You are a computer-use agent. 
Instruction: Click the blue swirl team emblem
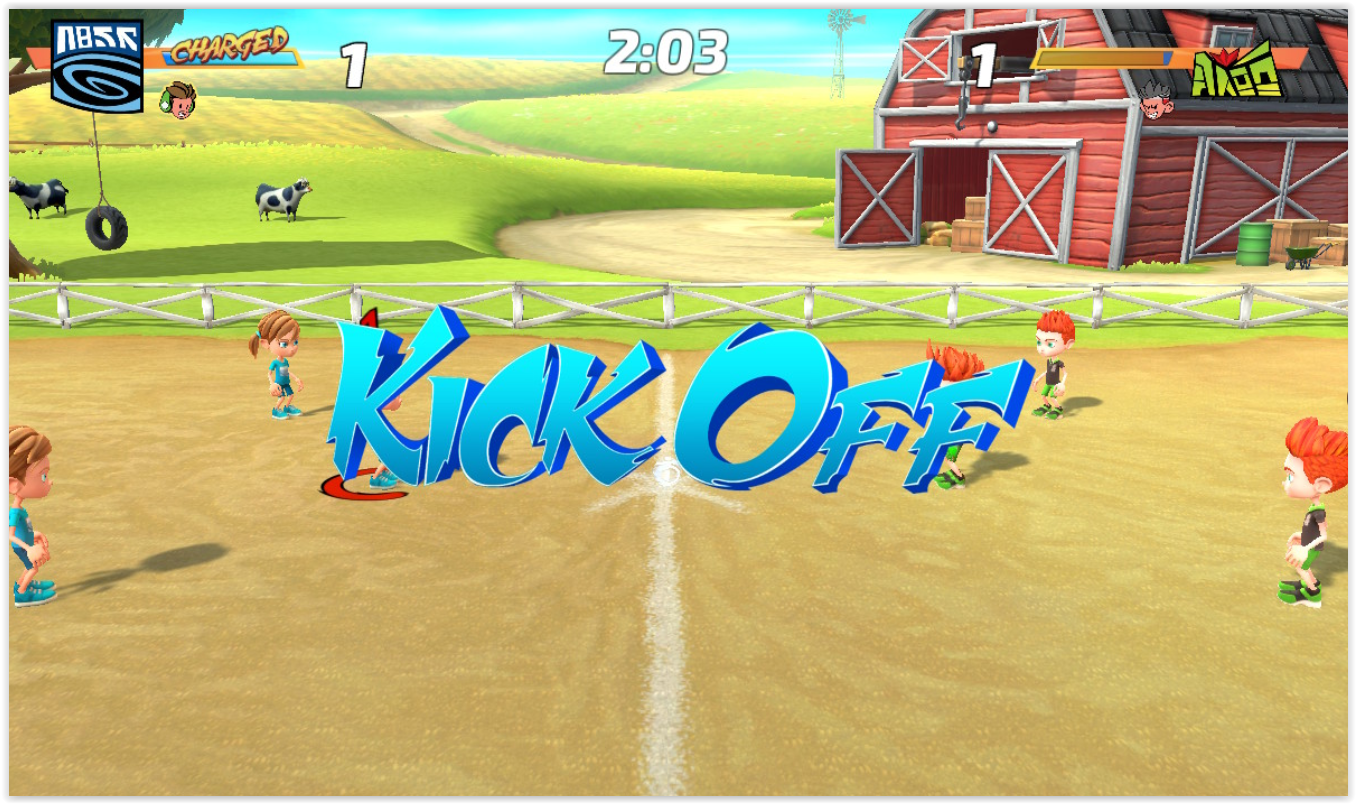coord(97,66)
